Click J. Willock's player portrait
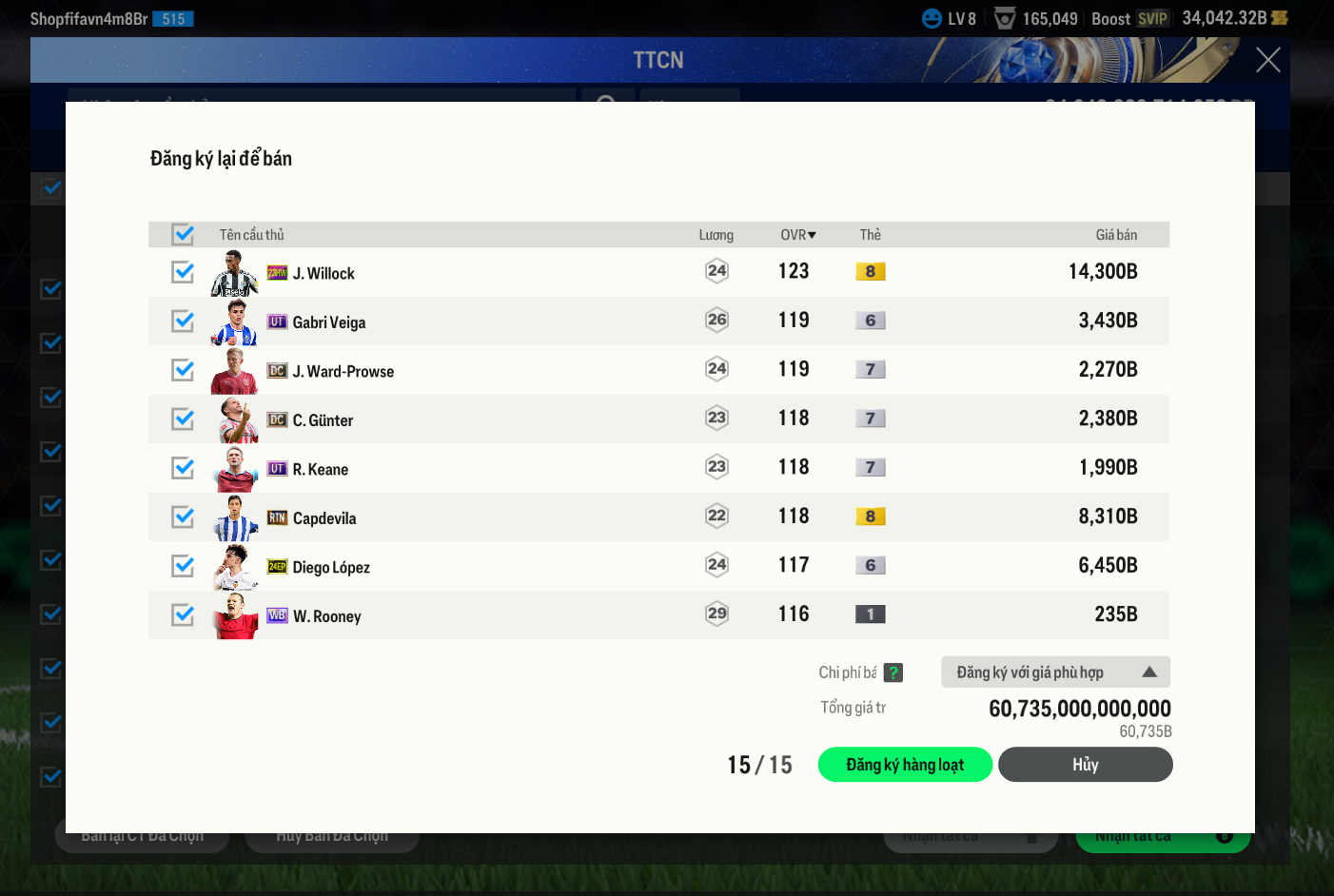The image size is (1334, 896). point(234,273)
